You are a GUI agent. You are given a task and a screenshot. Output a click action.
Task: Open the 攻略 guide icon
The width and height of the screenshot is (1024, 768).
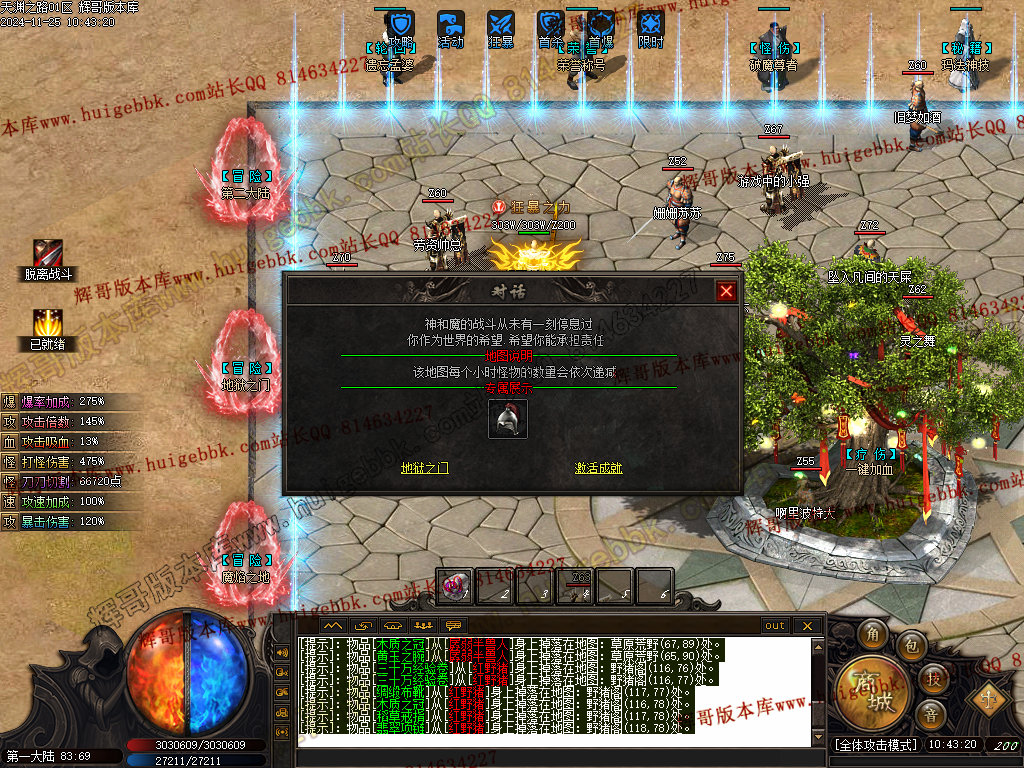pyautogui.click(x=401, y=25)
